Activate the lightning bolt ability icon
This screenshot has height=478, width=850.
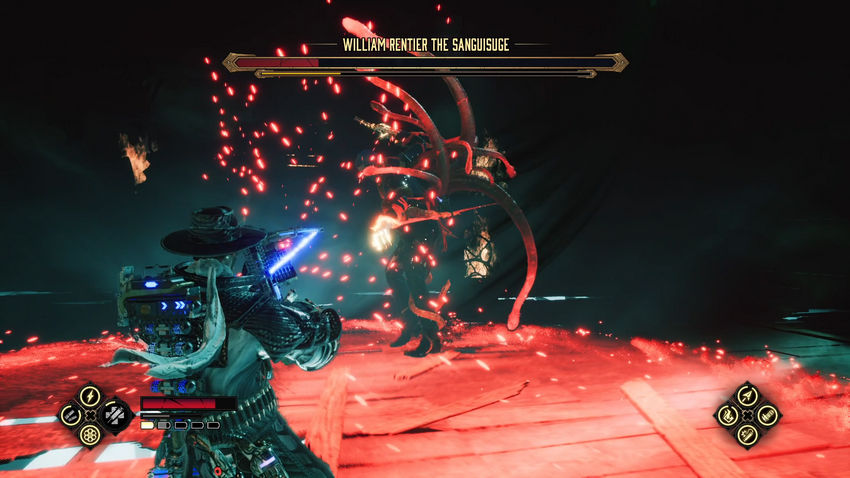point(90,395)
